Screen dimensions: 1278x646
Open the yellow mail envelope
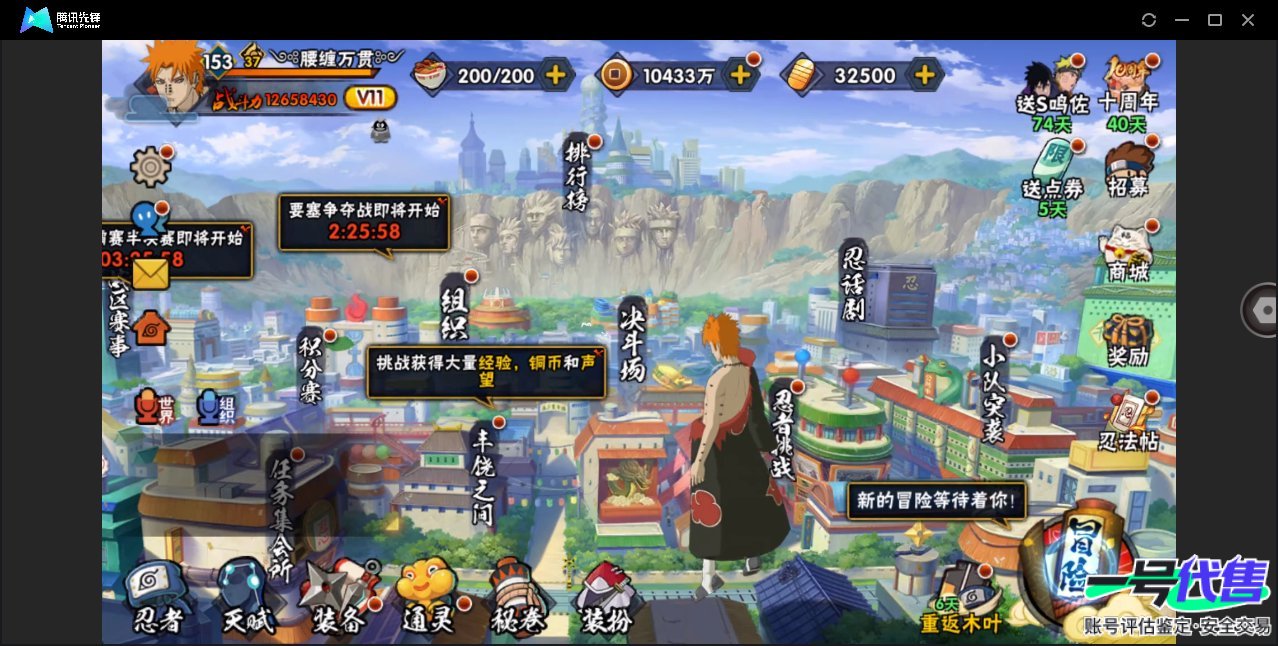tap(150, 273)
